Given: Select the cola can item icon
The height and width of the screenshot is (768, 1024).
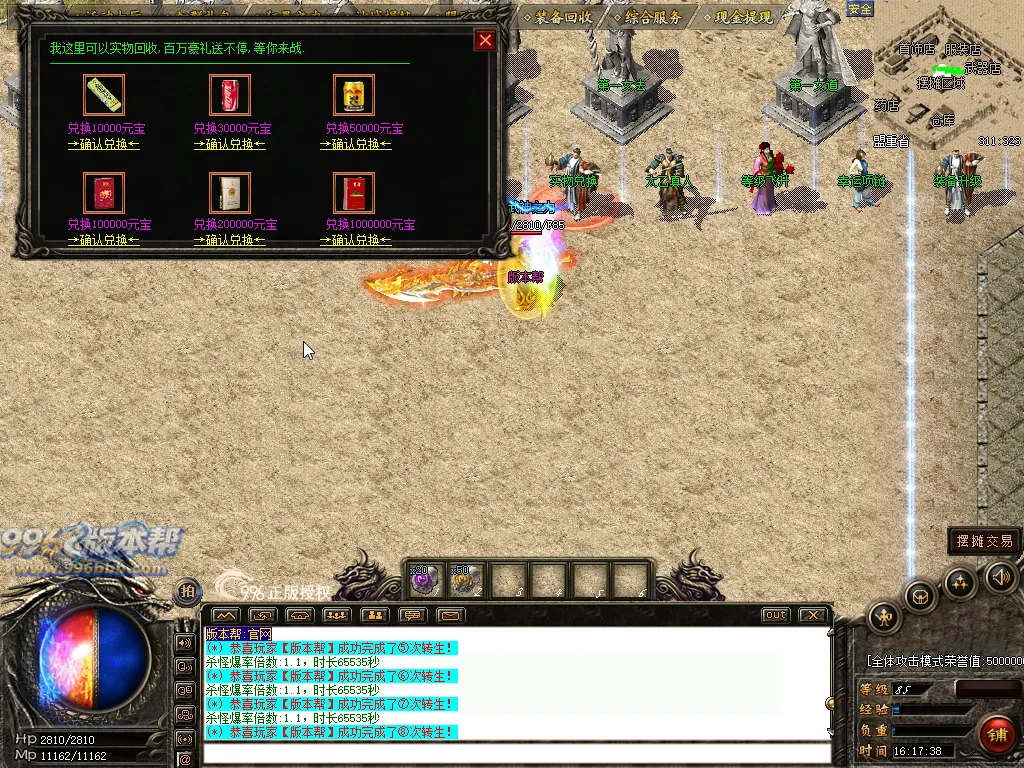Looking at the screenshot, I should click(229, 95).
